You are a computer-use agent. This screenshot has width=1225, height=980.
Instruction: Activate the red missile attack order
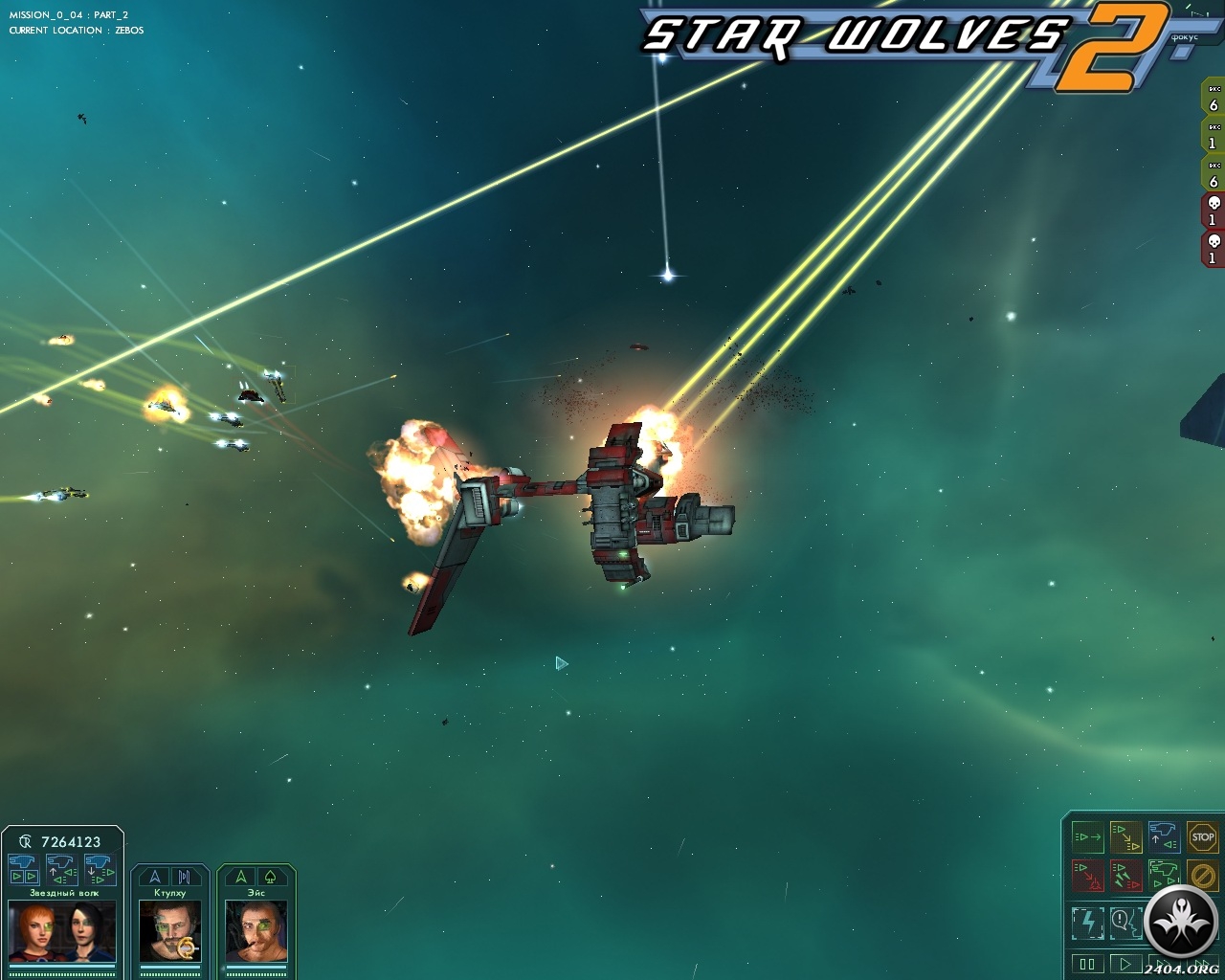point(1126,875)
